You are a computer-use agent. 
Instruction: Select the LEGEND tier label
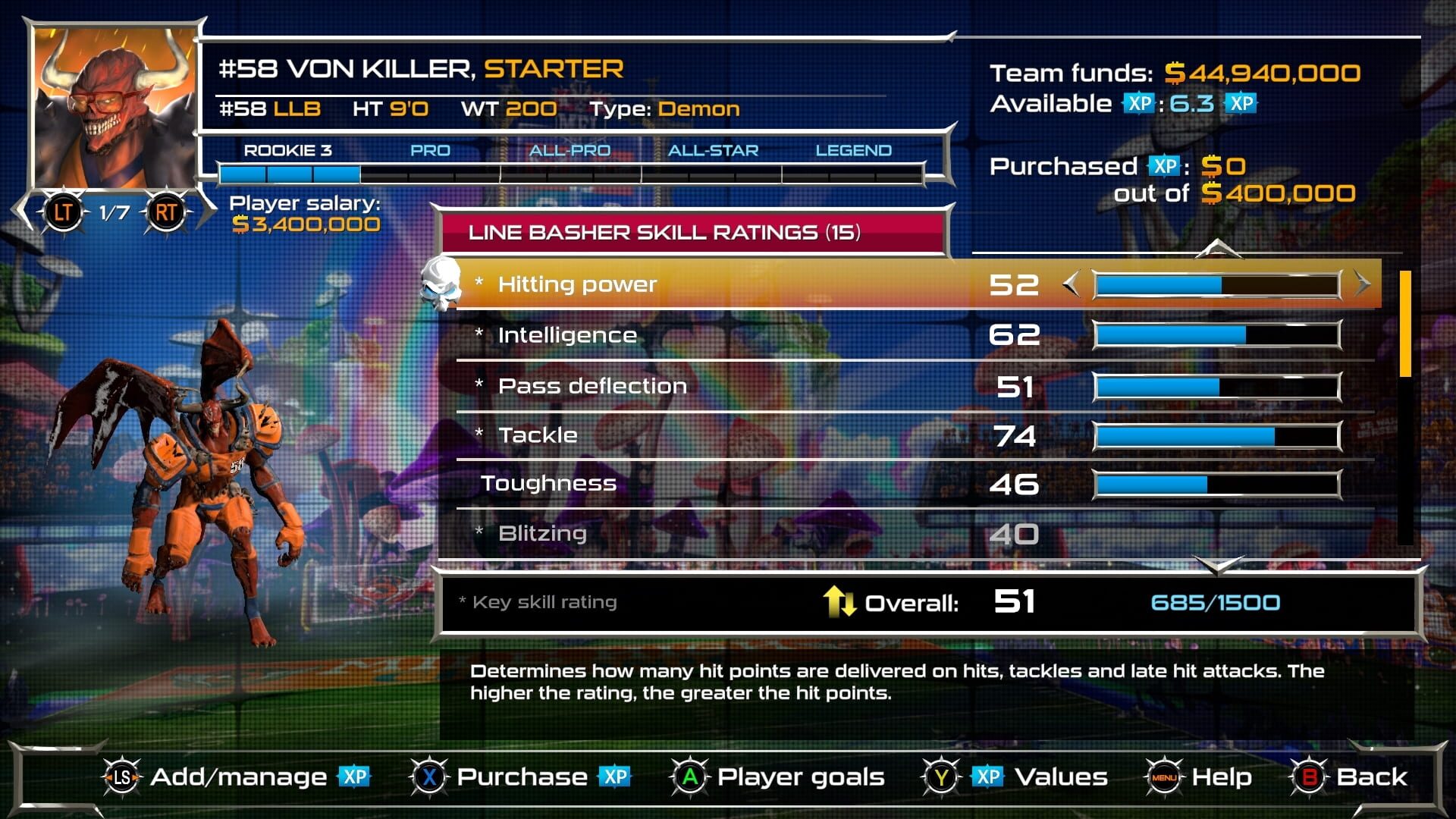[853, 150]
